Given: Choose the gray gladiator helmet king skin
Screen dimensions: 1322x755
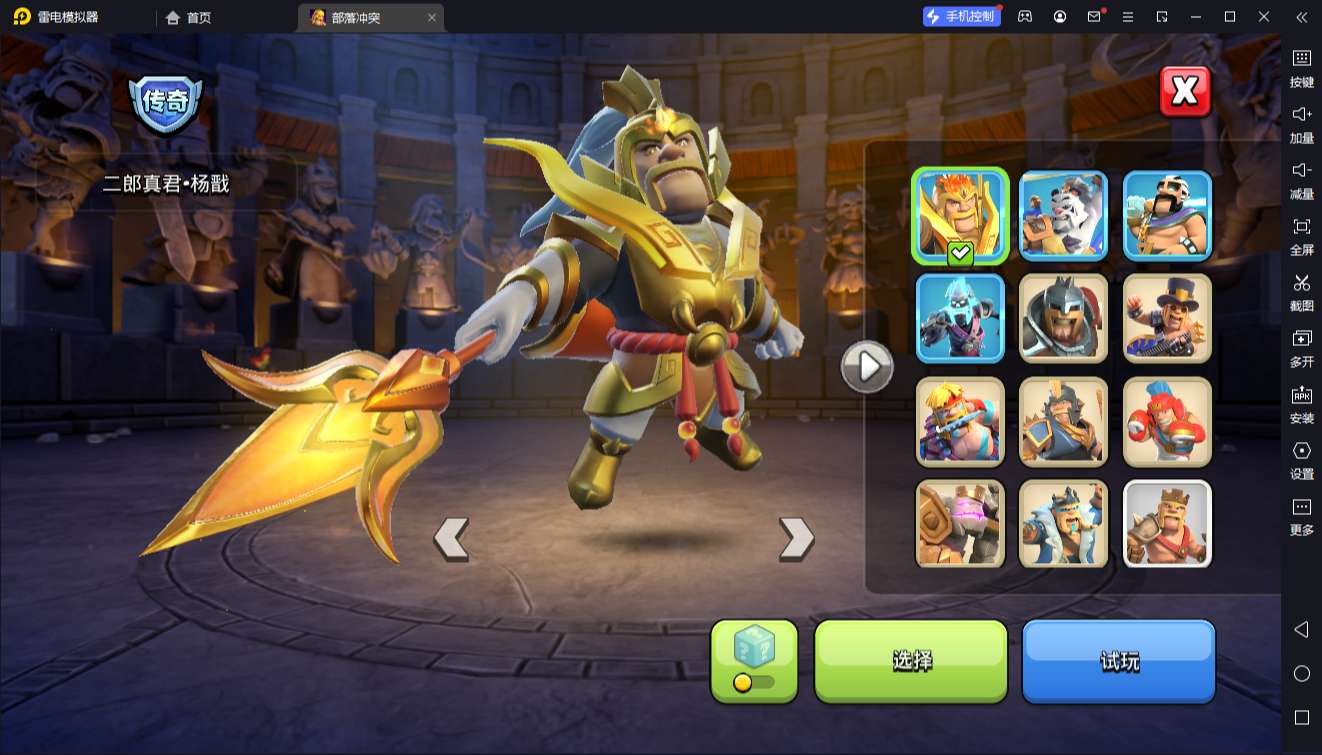Looking at the screenshot, I should point(1063,318).
